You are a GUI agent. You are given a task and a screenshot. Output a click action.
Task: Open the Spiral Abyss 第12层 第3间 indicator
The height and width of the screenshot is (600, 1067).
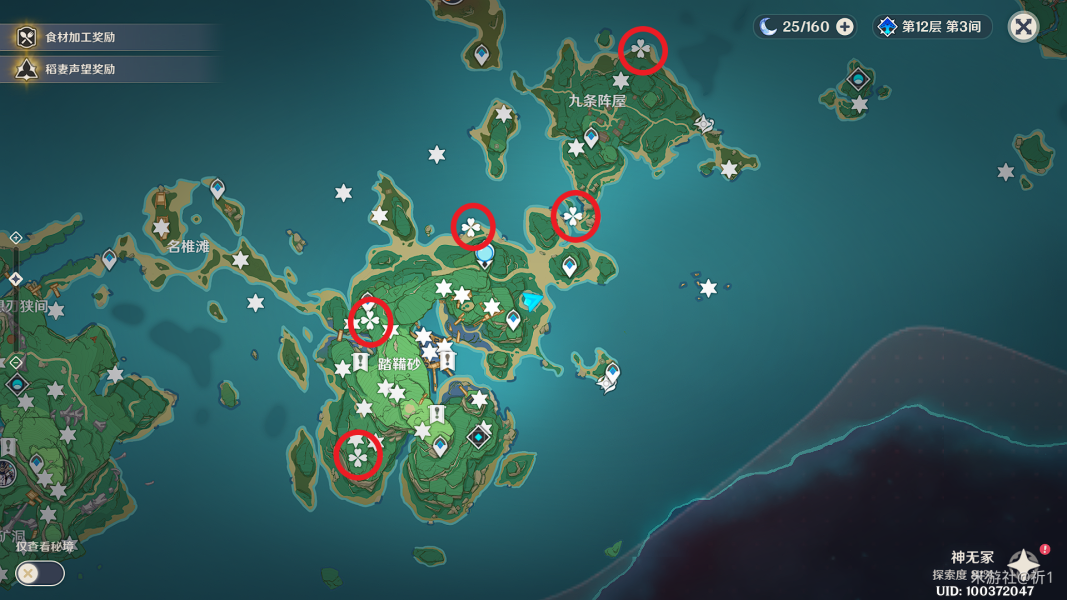[932, 27]
